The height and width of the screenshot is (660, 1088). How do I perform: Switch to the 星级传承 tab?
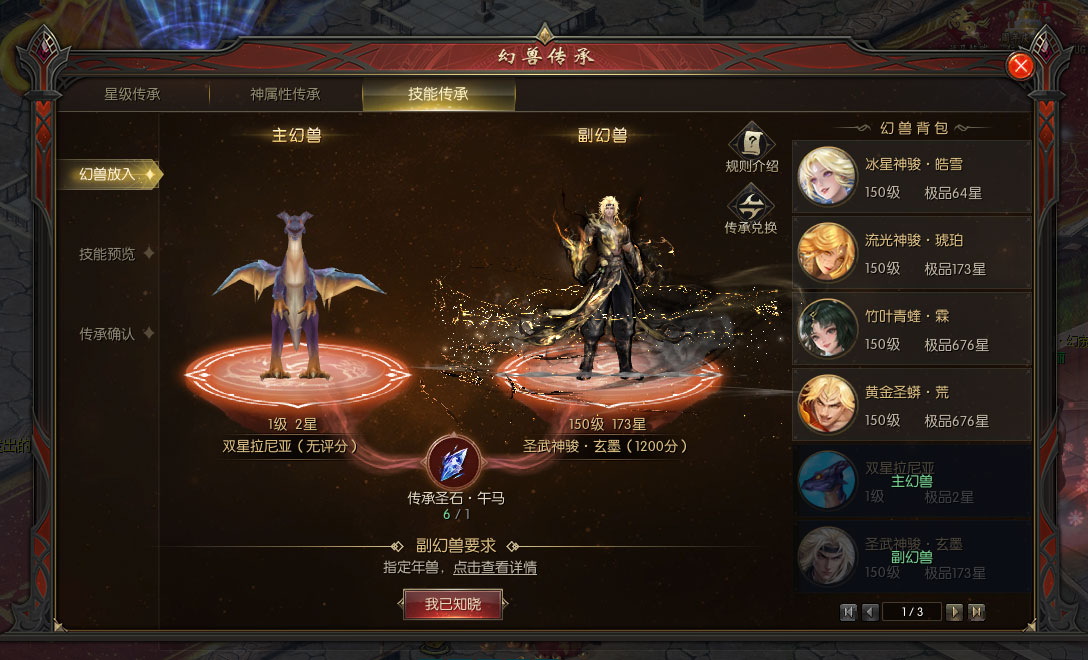132,95
